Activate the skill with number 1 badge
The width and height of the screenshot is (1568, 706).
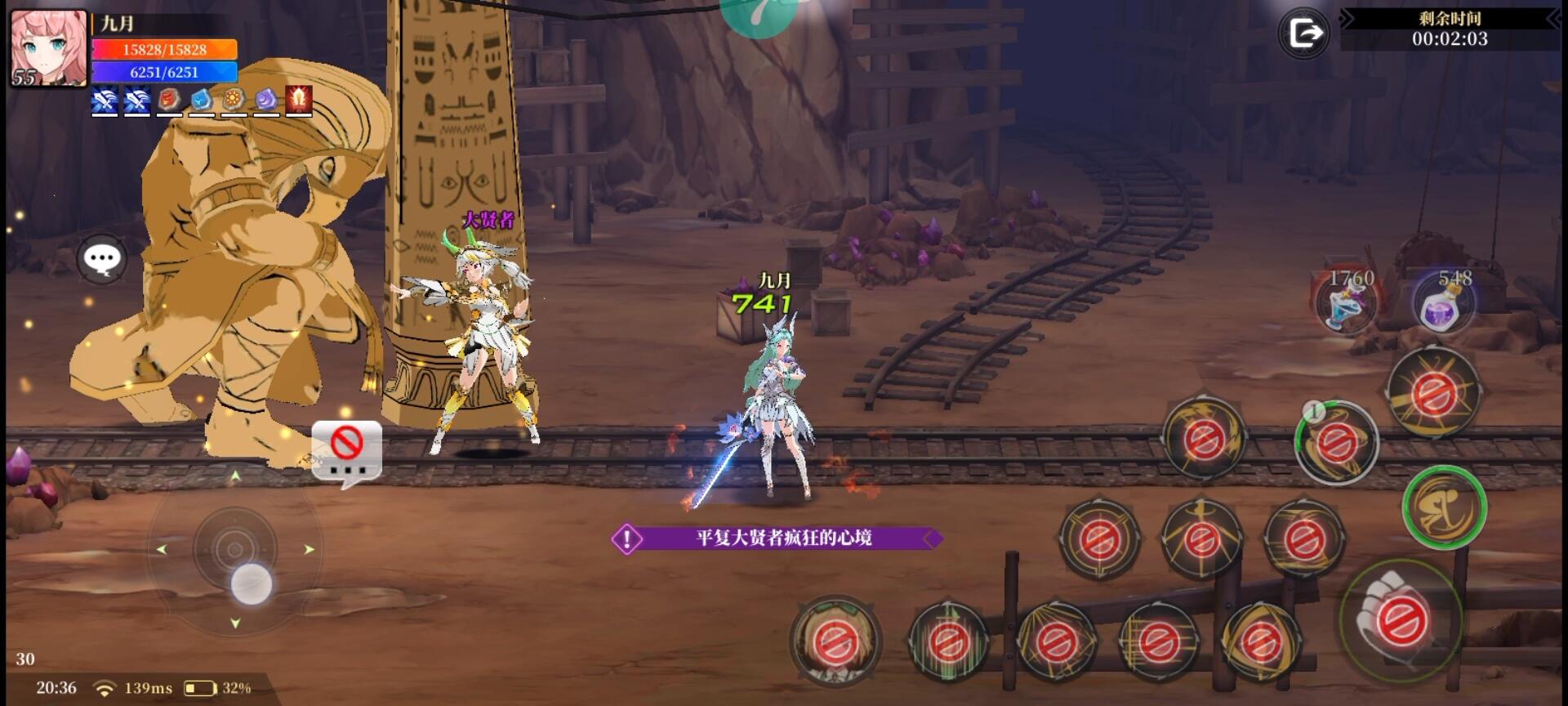[x=1336, y=442]
